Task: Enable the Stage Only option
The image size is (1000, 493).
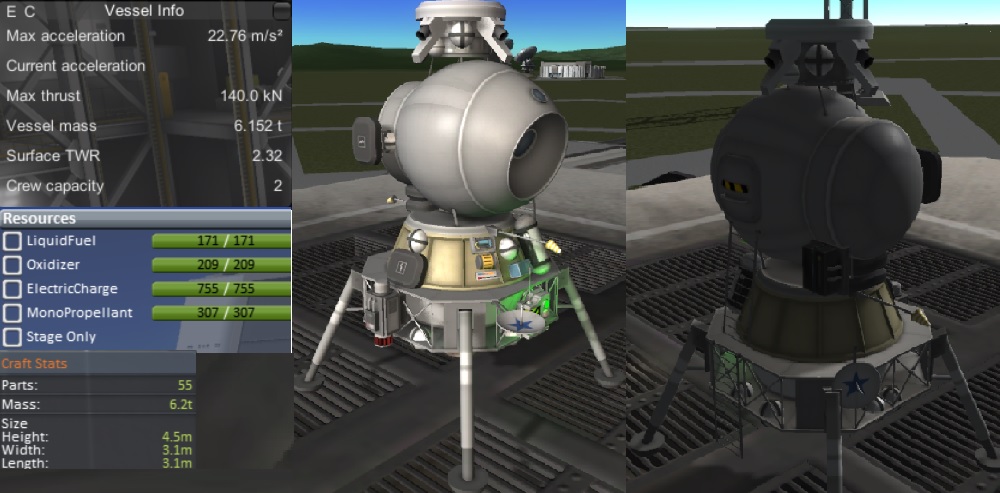Action: coord(13,337)
